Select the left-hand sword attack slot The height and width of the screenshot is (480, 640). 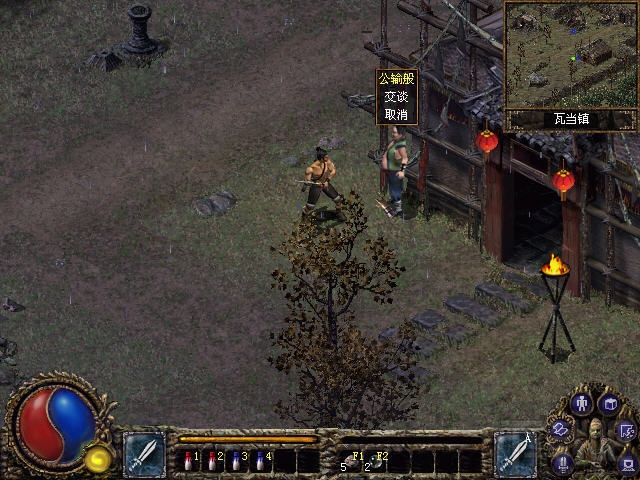(144, 455)
